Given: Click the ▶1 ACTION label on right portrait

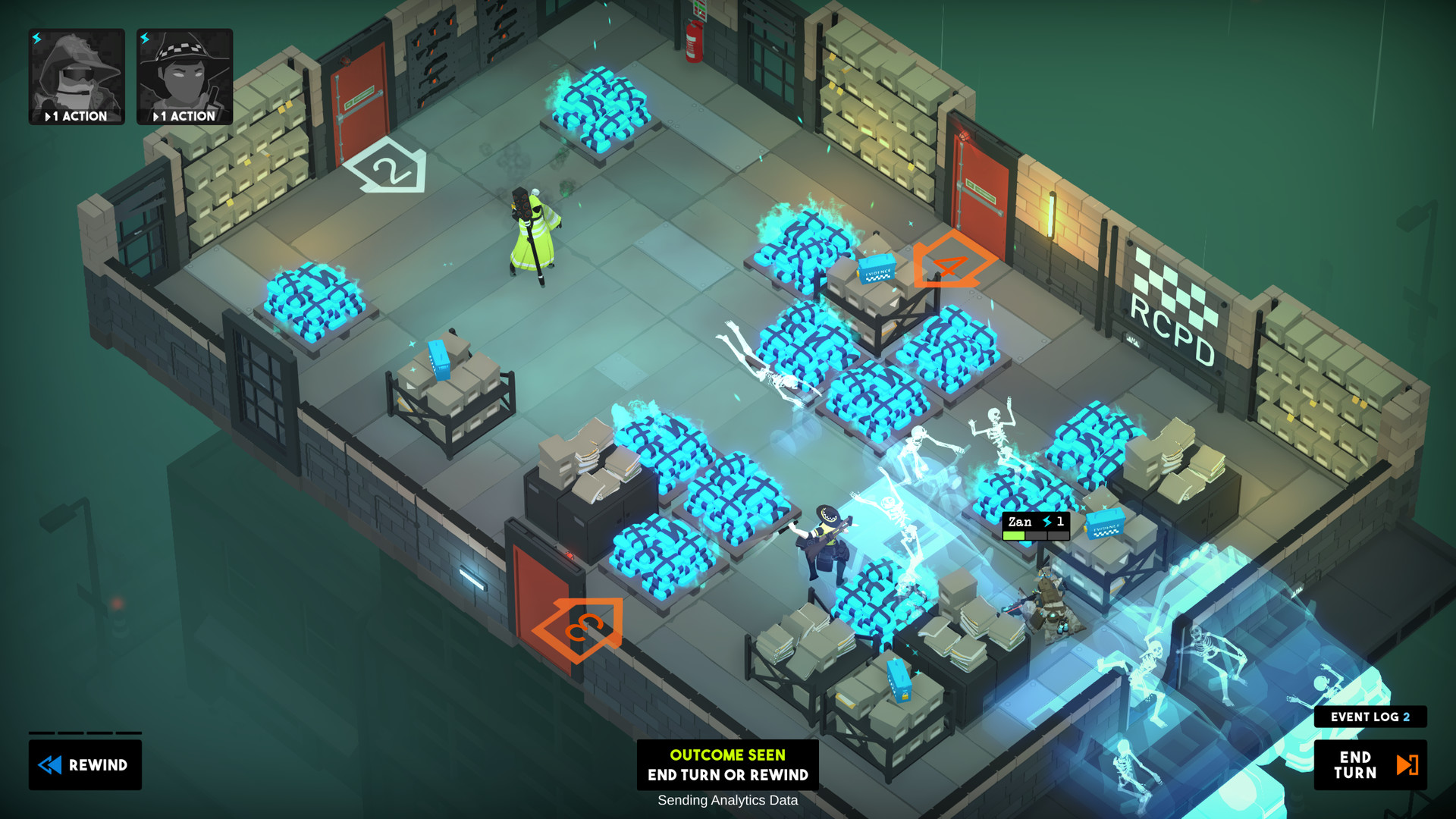Looking at the screenshot, I should coord(184,116).
